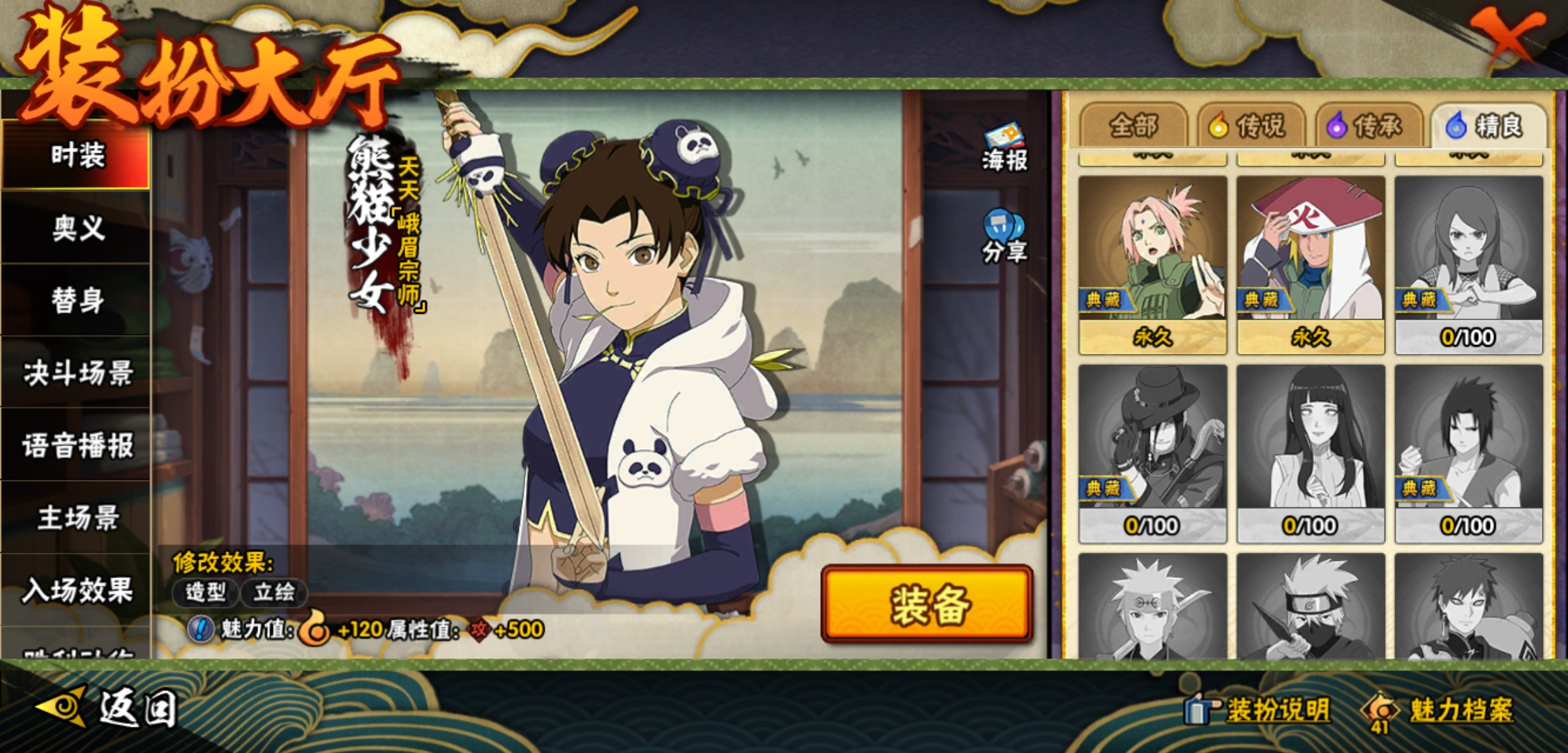Select the 时装 costume menu entry
1568x753 pixels.
click(77, 155)
